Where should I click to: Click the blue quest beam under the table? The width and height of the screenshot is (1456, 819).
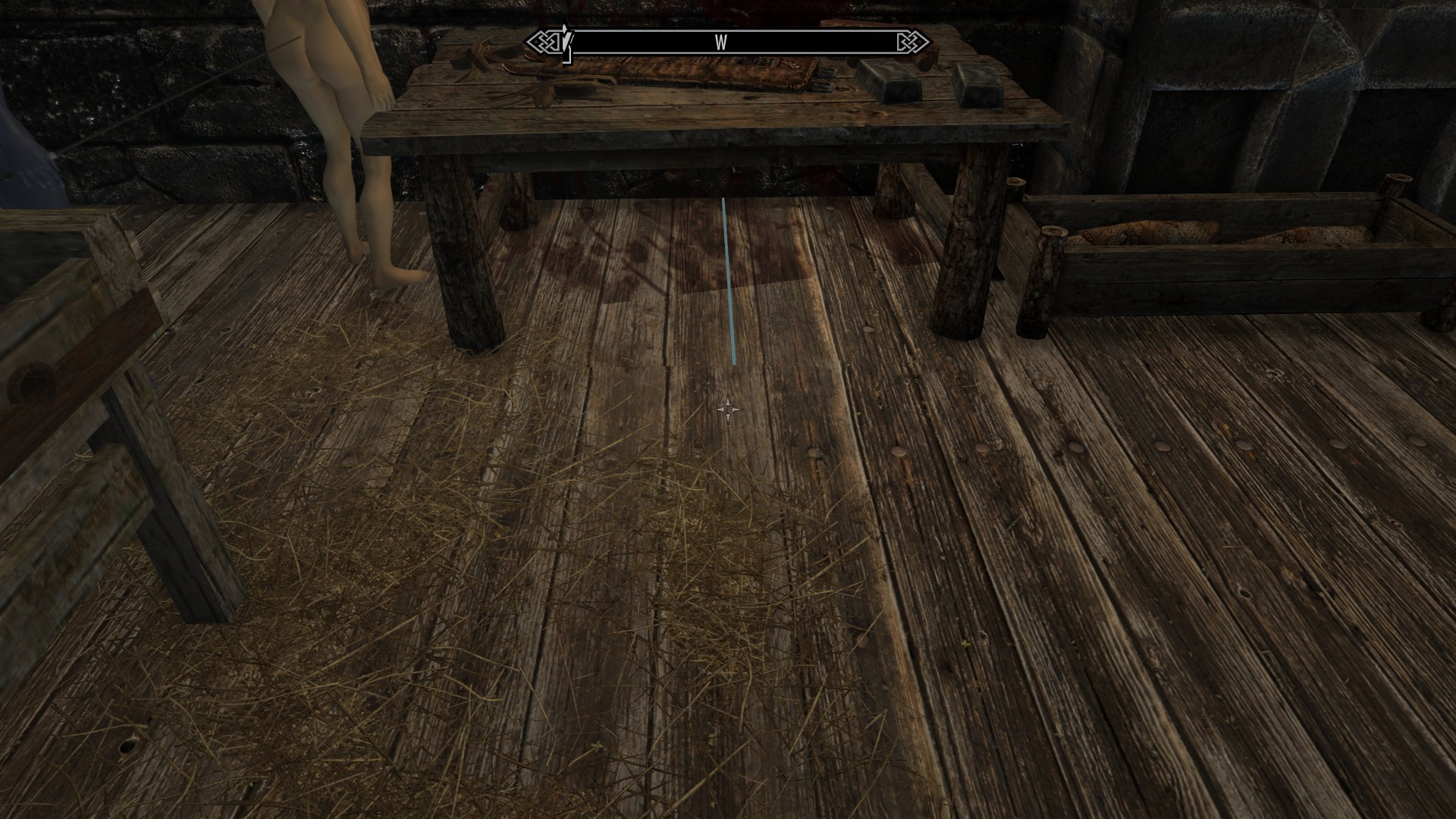coord(730,281)
